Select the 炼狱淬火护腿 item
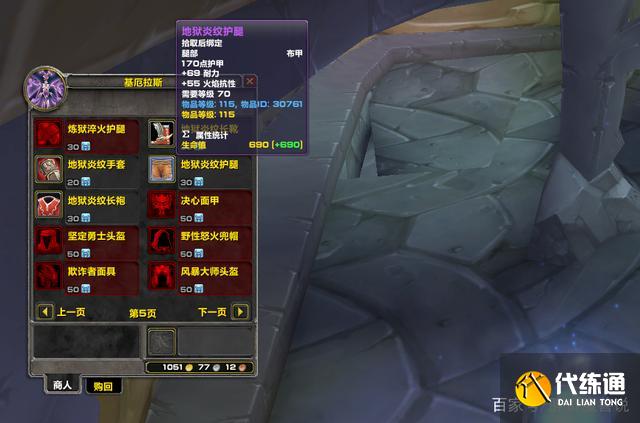 pyautogui.click(x=50, y=132)
